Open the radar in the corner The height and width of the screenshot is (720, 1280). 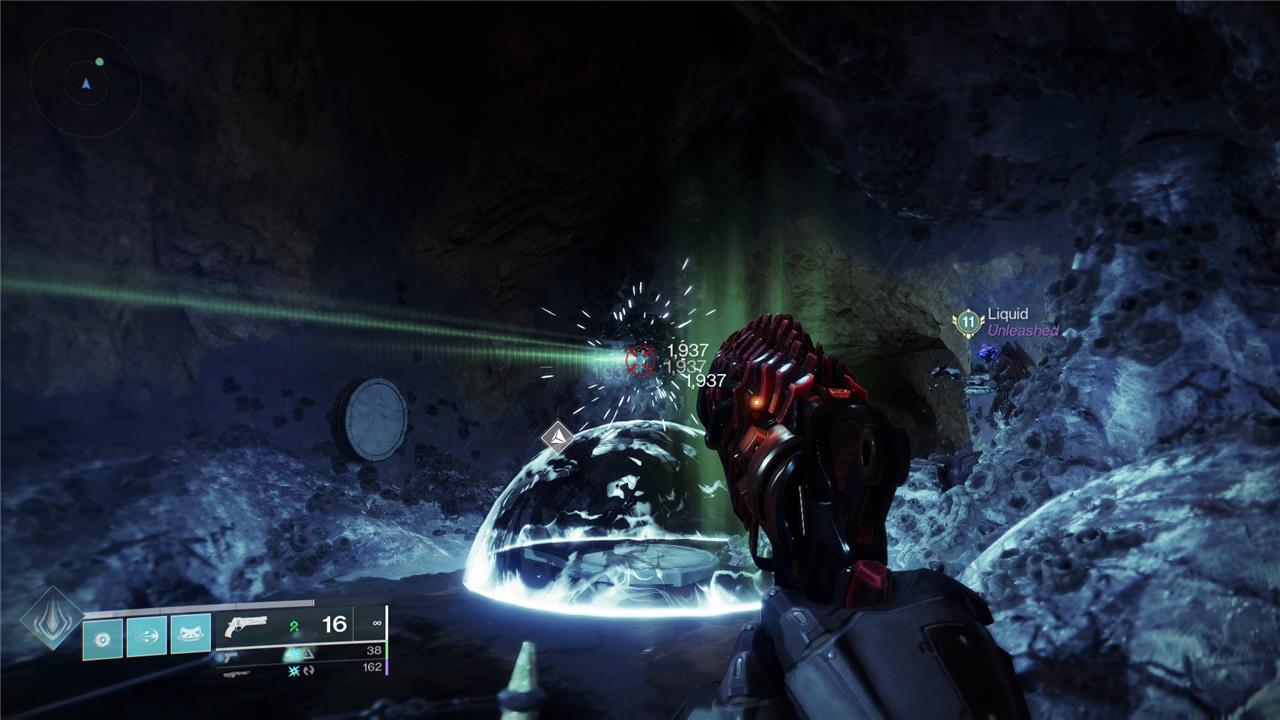coord(86,84)
